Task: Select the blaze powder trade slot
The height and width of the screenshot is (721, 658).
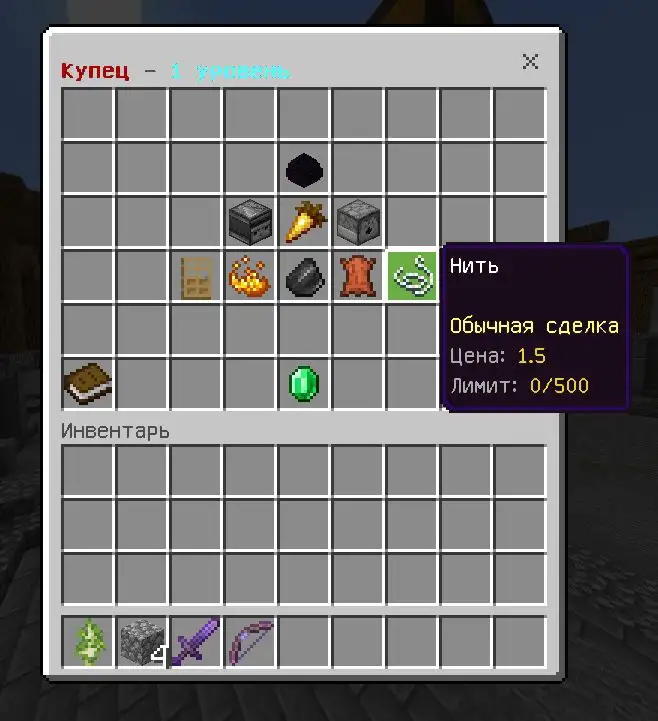Action: point(250,275)
